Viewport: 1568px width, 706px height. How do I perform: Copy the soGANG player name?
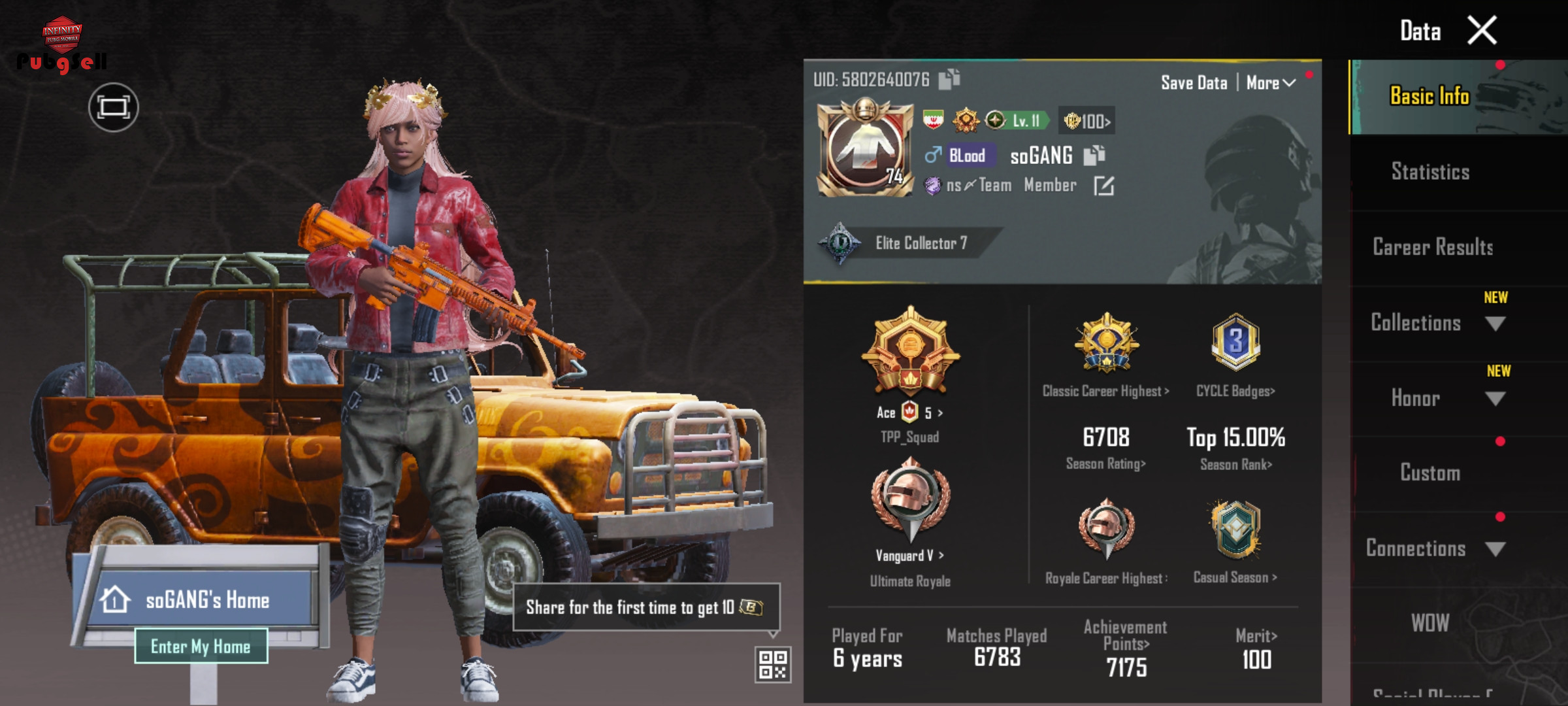point(1094,155)
